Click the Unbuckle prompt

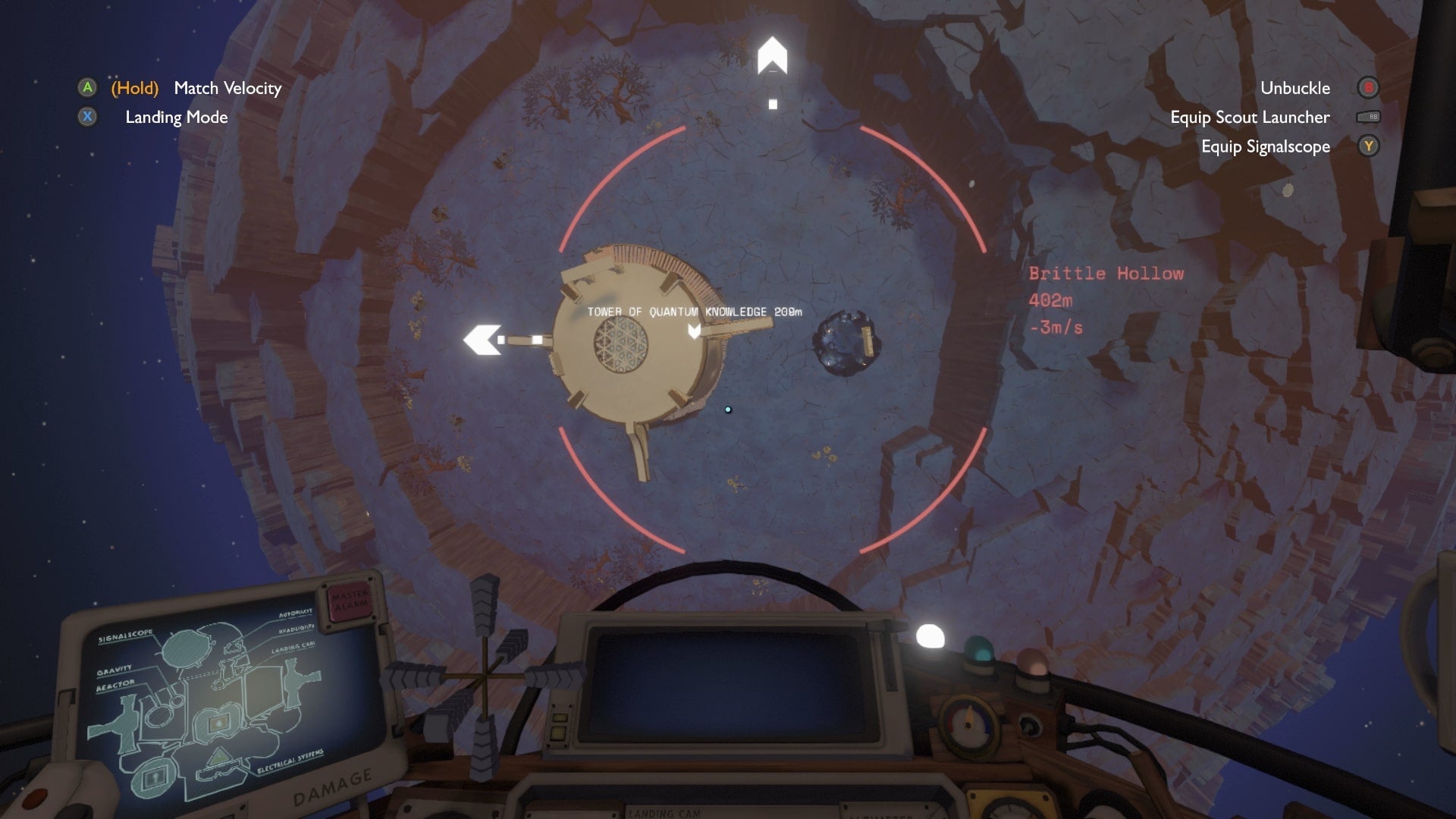[1294, 88]
